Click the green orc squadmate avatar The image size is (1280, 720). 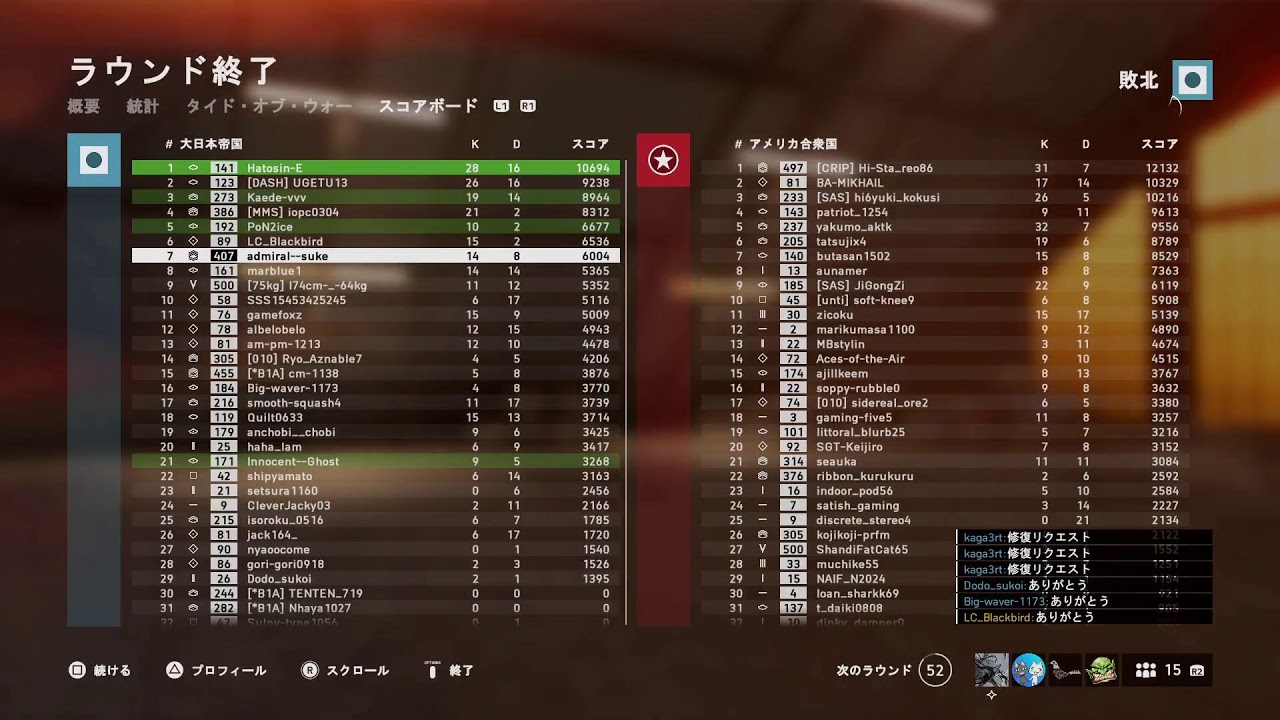1102,670
